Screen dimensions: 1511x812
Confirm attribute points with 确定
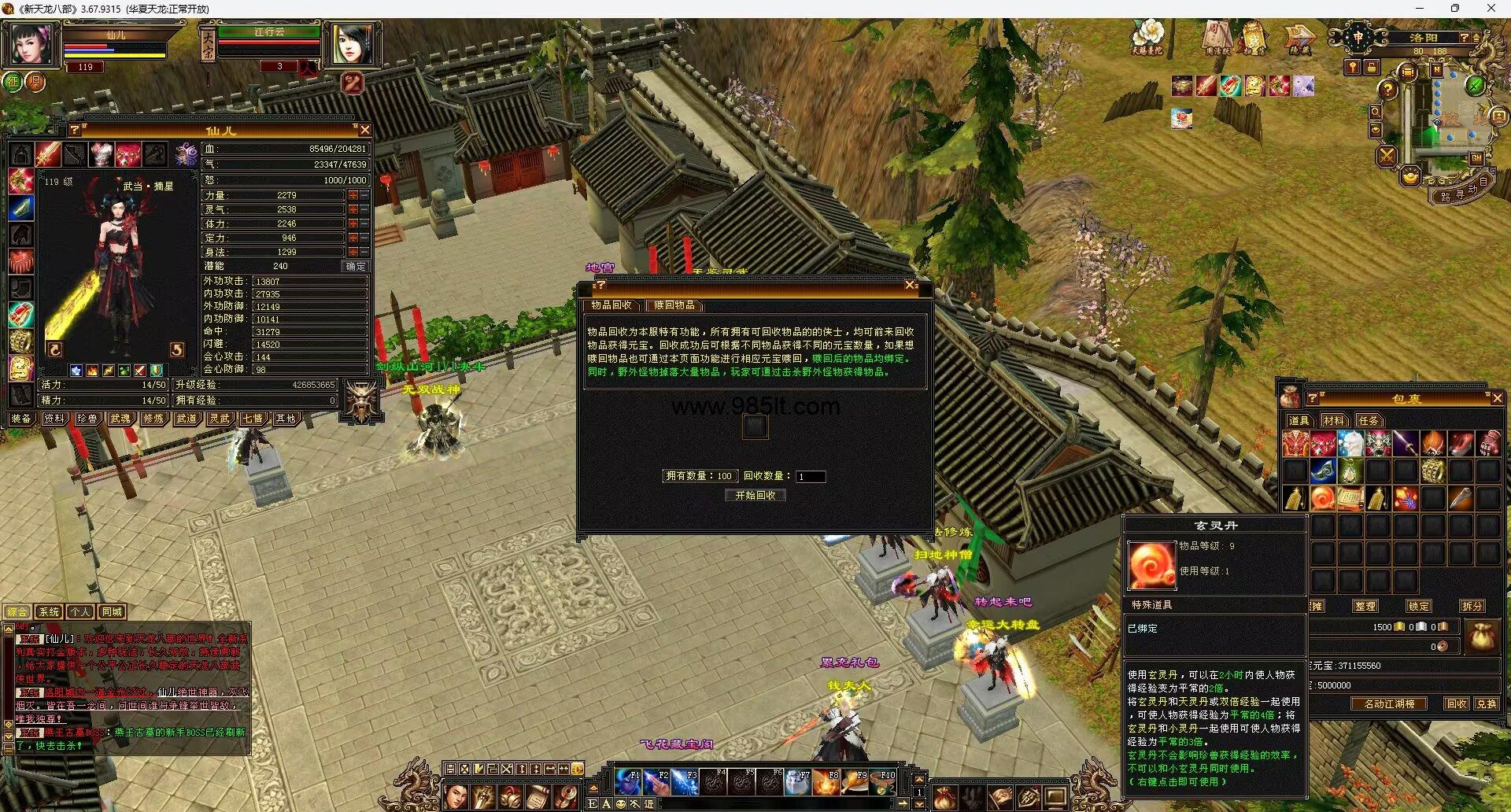click(x=356, y=266)
